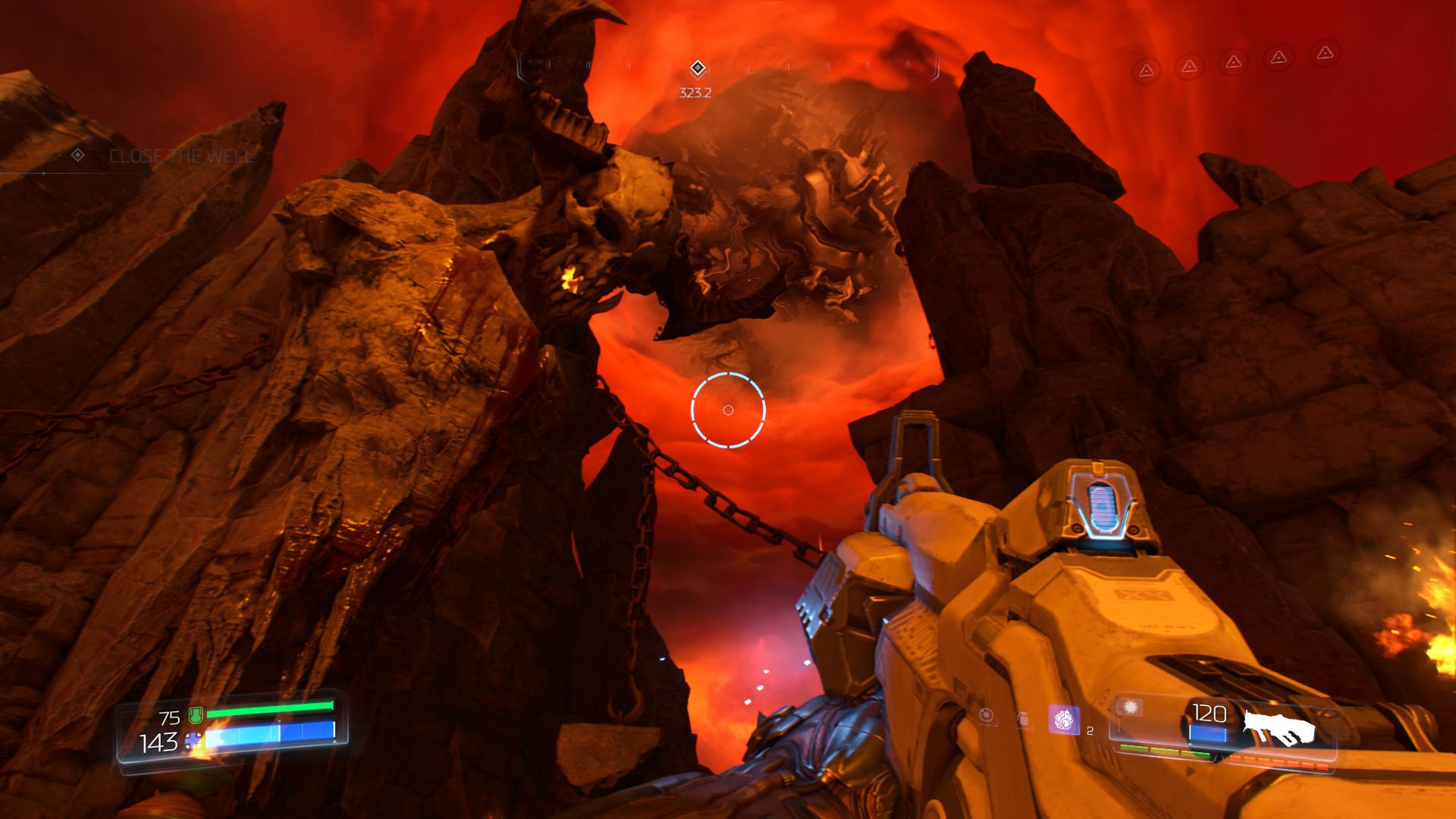Select the frag grenade slot icon
This screenshot has width=1456, height=819.
coord(1022,716)
